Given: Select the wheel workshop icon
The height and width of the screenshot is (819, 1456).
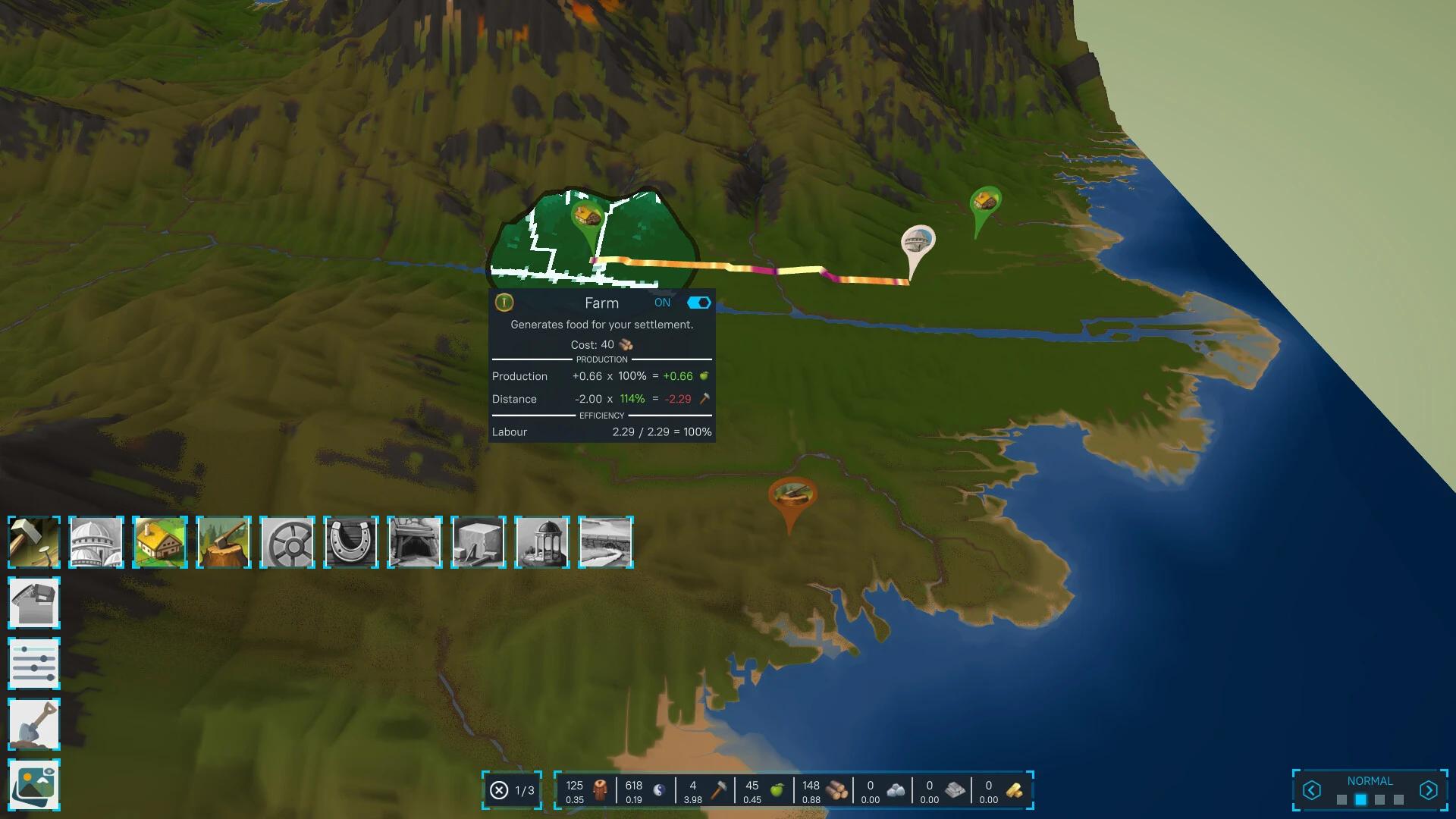Looking at the screenshot, I should [x=287, y=541].
